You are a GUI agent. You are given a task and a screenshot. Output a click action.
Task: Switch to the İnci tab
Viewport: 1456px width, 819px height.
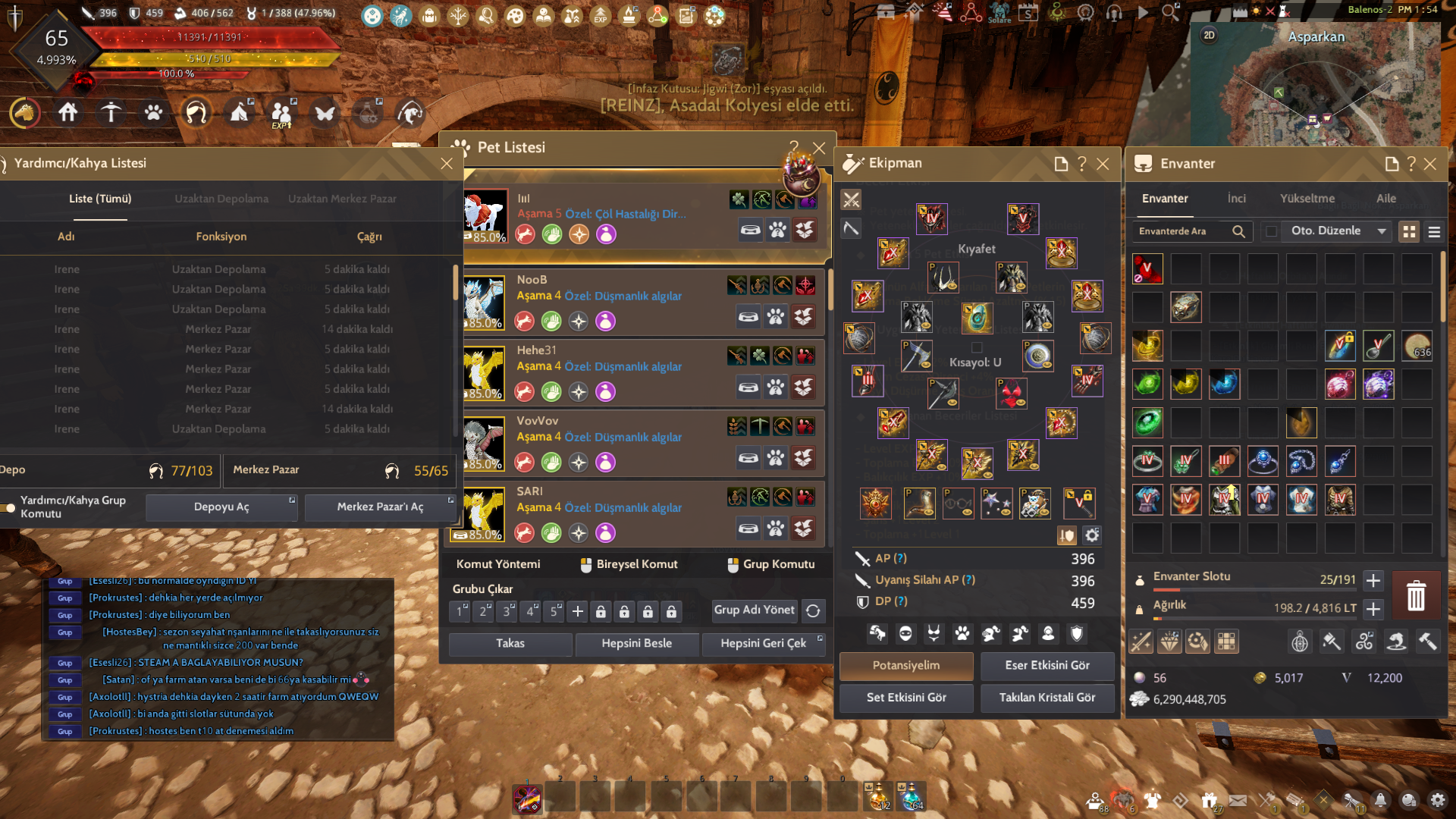1236,199
